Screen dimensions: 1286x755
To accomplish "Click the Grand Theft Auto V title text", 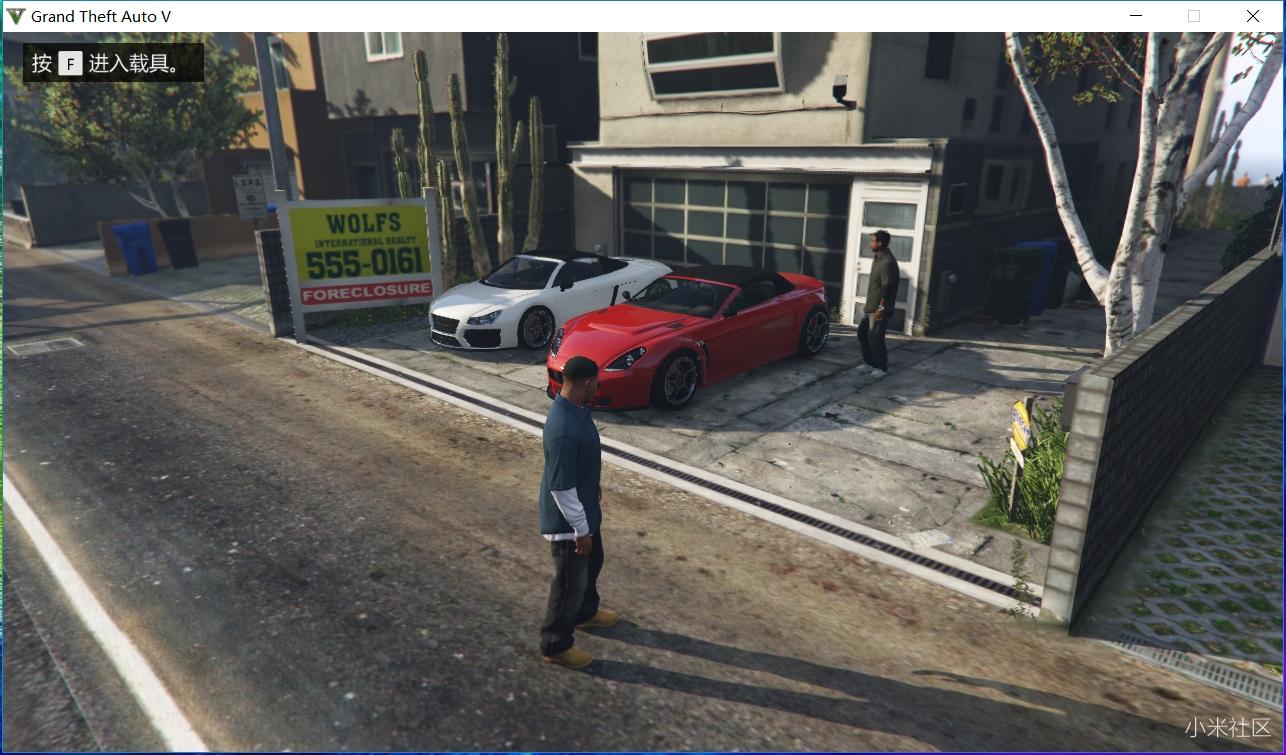I will 100,15.
